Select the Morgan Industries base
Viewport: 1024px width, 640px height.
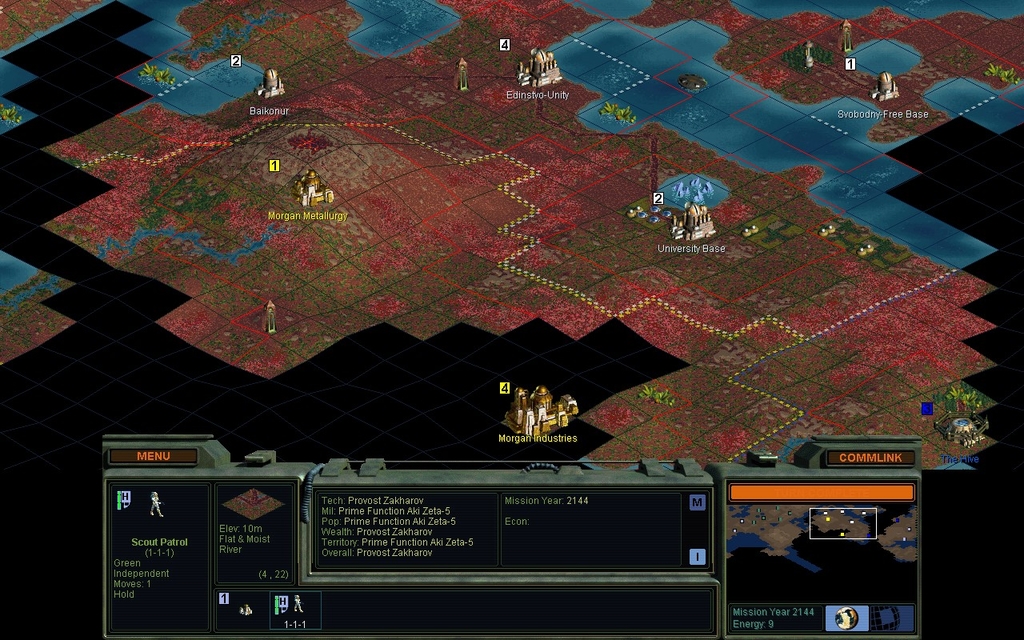[x=539, y=410]
